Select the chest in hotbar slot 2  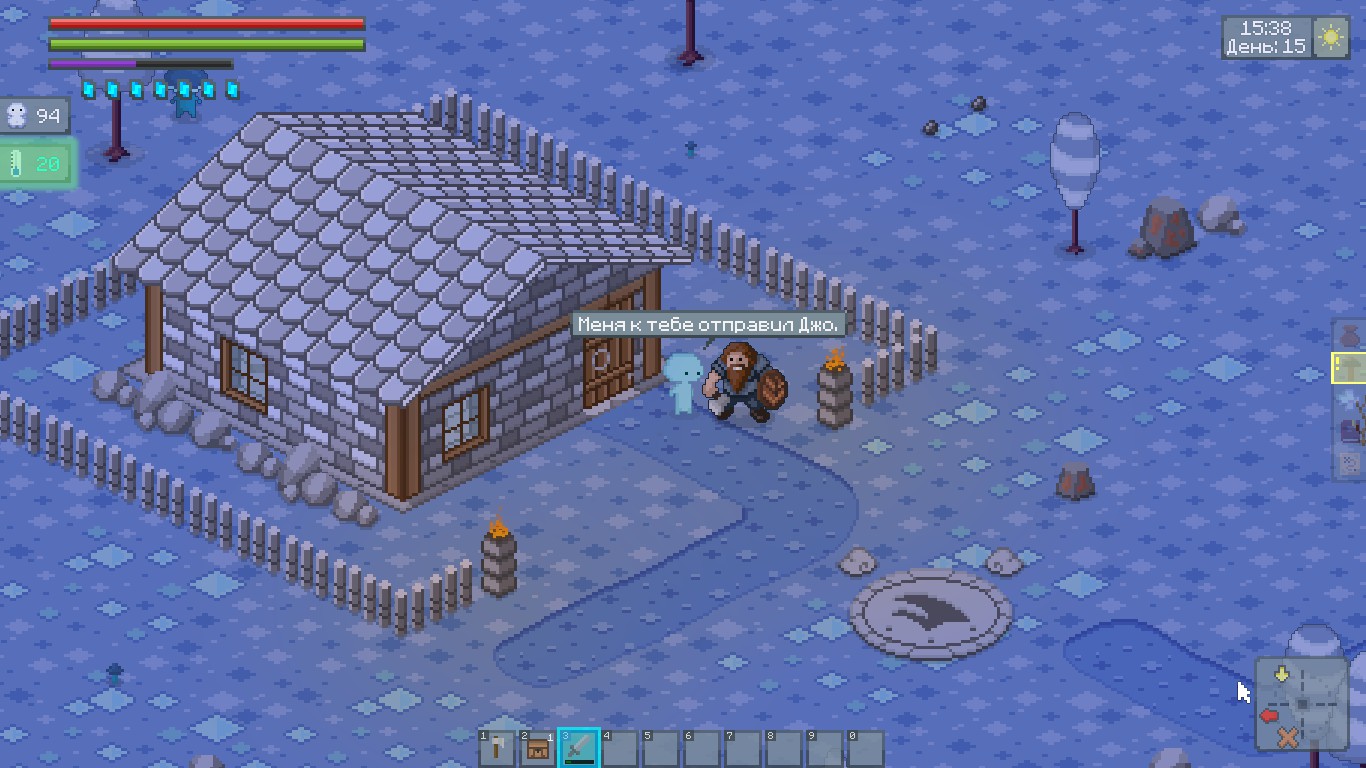coord(537,746)
